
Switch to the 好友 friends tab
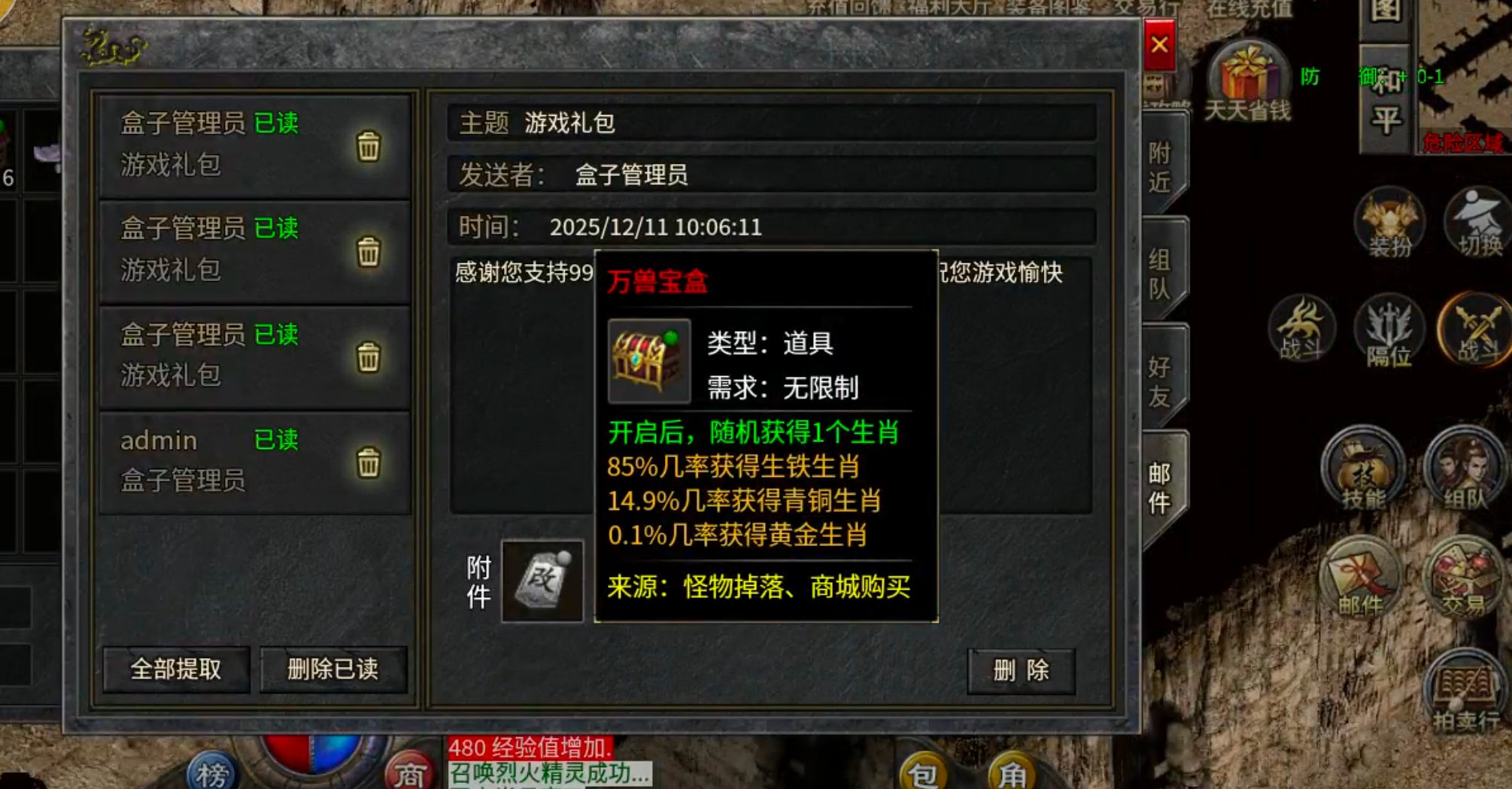click(x=1159, y=372)
